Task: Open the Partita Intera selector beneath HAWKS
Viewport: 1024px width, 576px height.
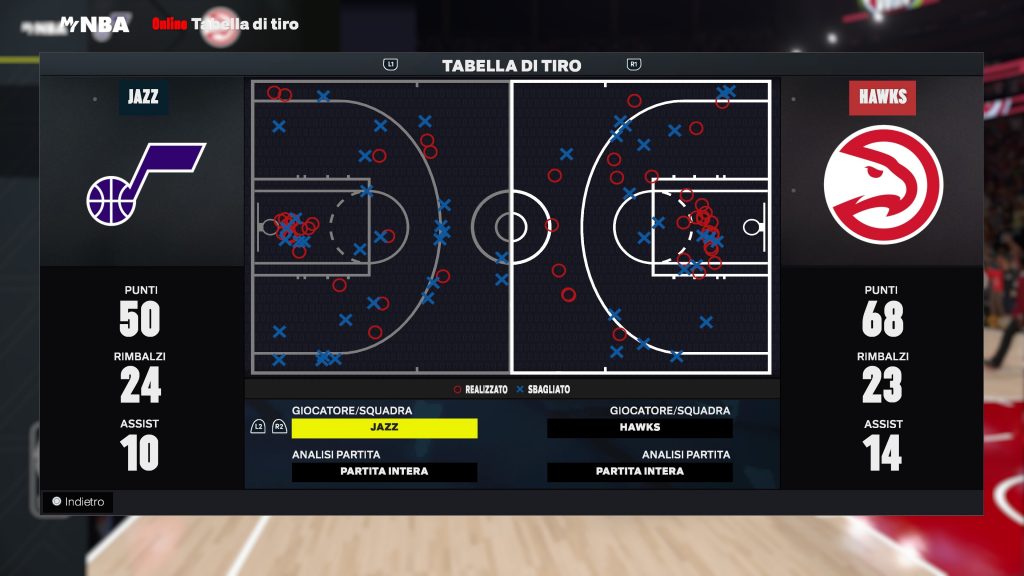Action: point(640,472)
